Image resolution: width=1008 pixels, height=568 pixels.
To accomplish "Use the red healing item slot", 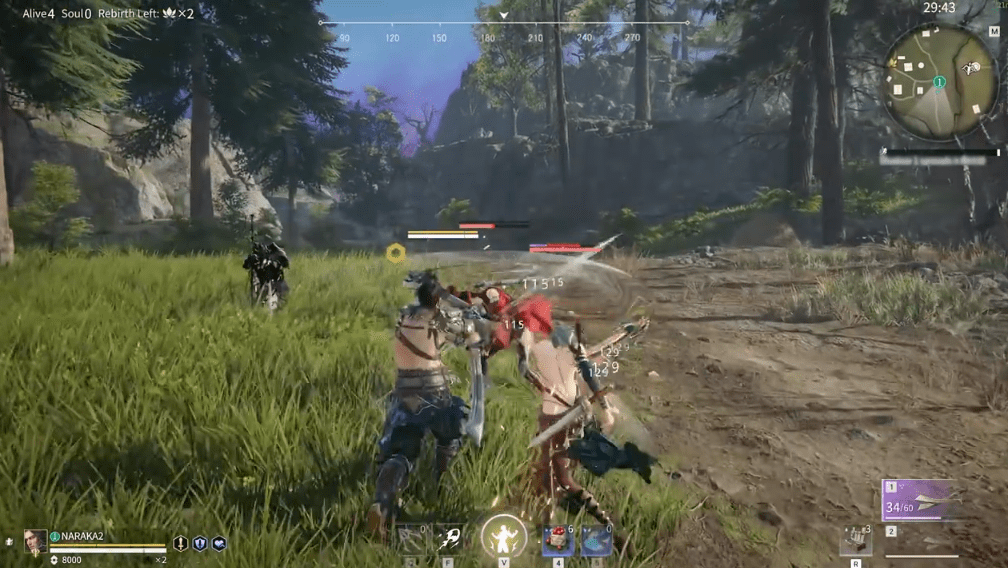I will [558, 541].
